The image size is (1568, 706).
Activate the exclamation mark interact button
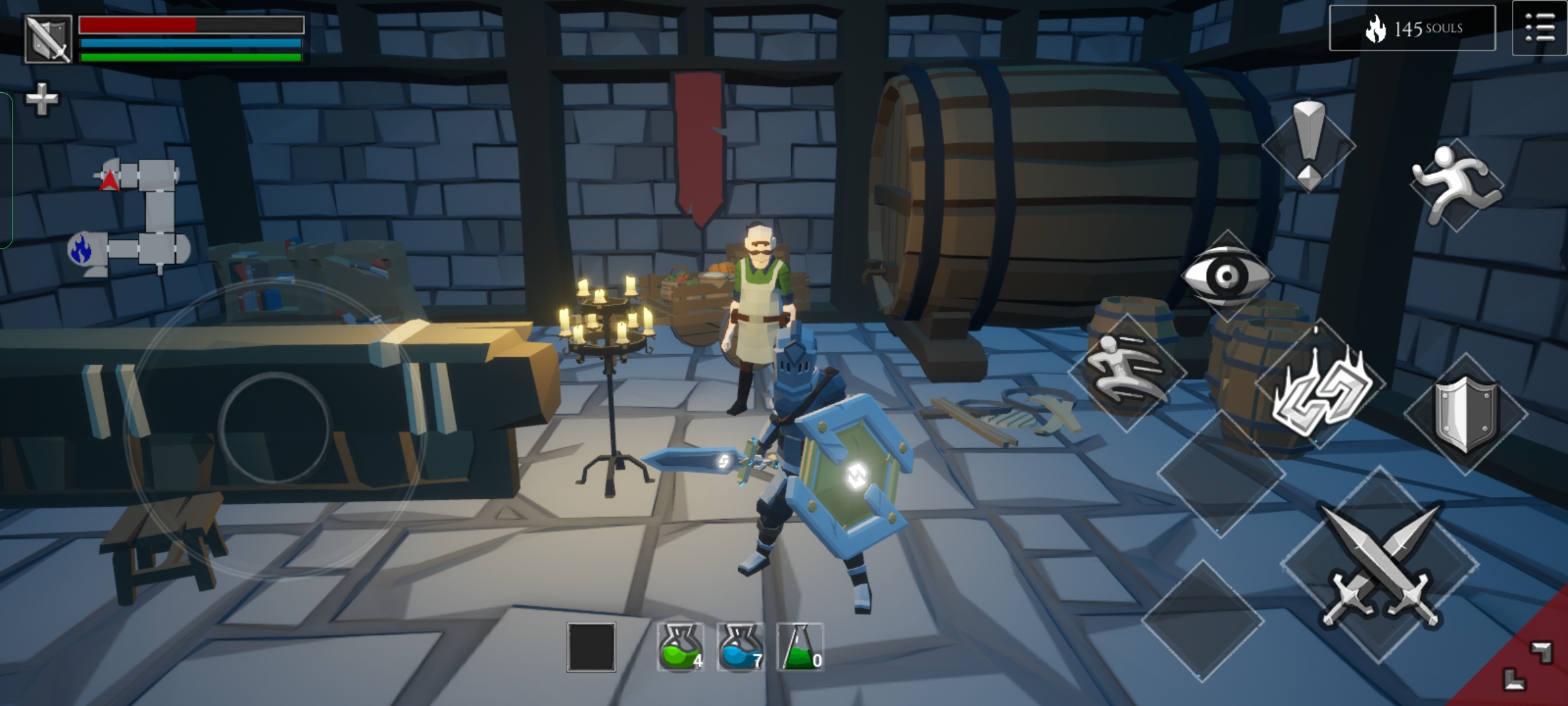[x=1309, y=145]
